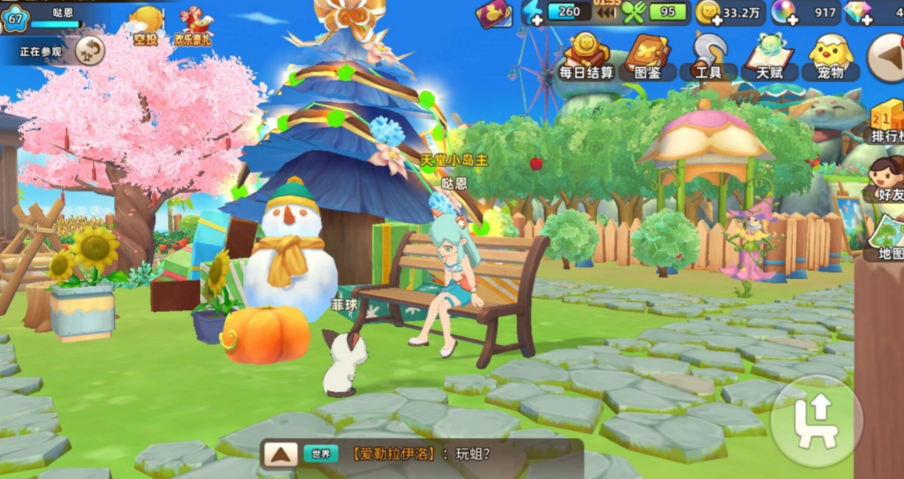Open the 空投 airdrop event
The width and height of the screenshot is (904, 479).
point(146,26)
